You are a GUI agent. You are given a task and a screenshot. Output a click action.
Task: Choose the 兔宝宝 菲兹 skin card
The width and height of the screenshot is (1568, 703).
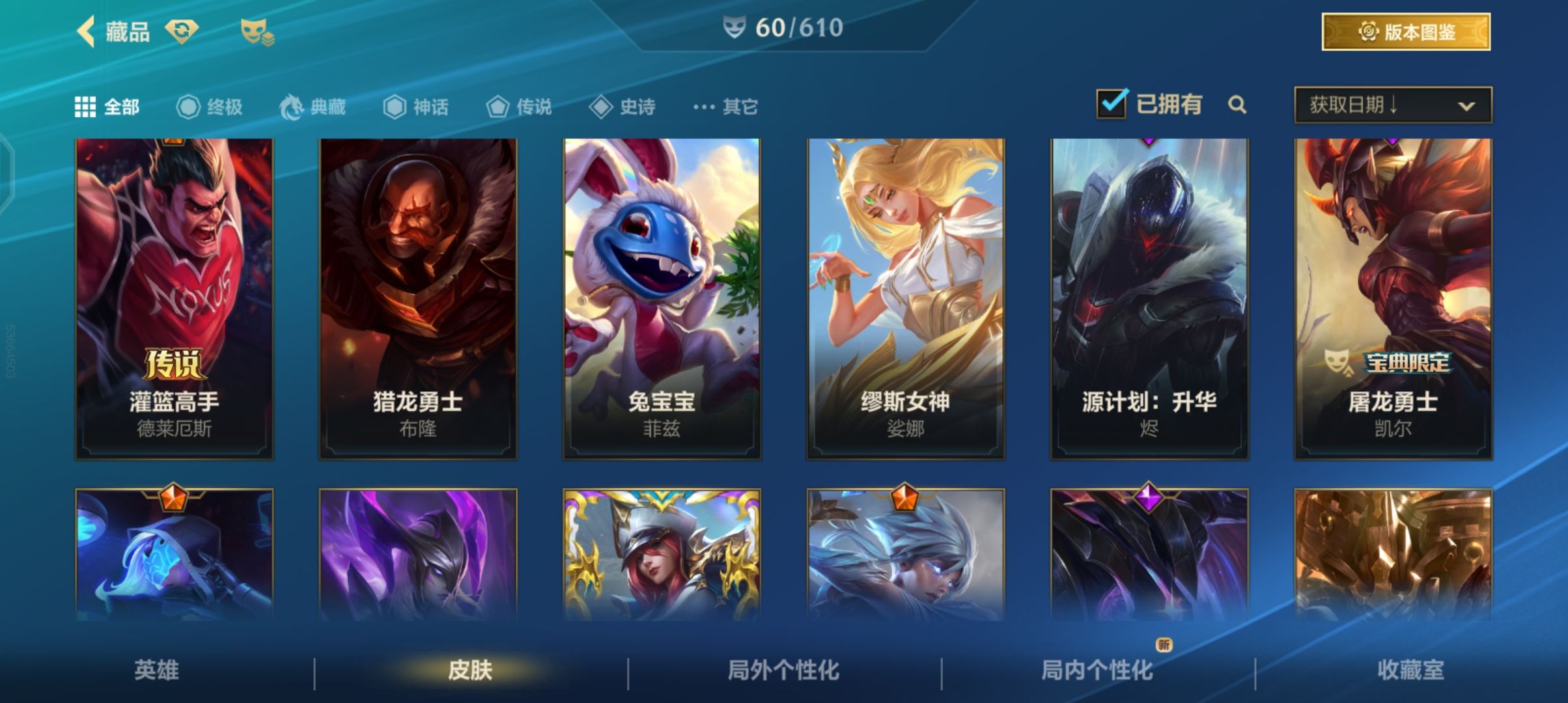662,299
